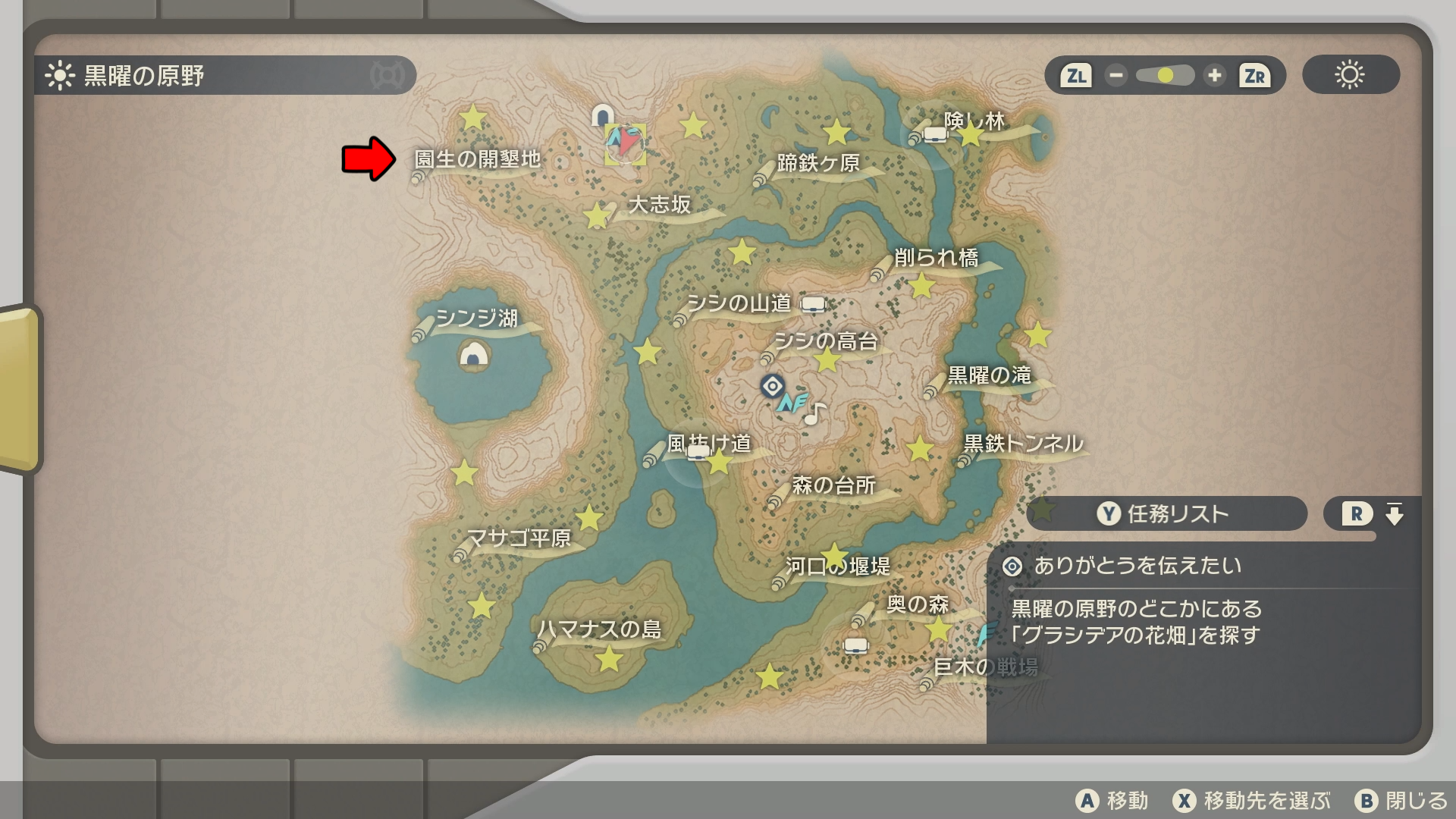Select the シンジ湖 lake label
1456x819 pixels.
[476, 318]
